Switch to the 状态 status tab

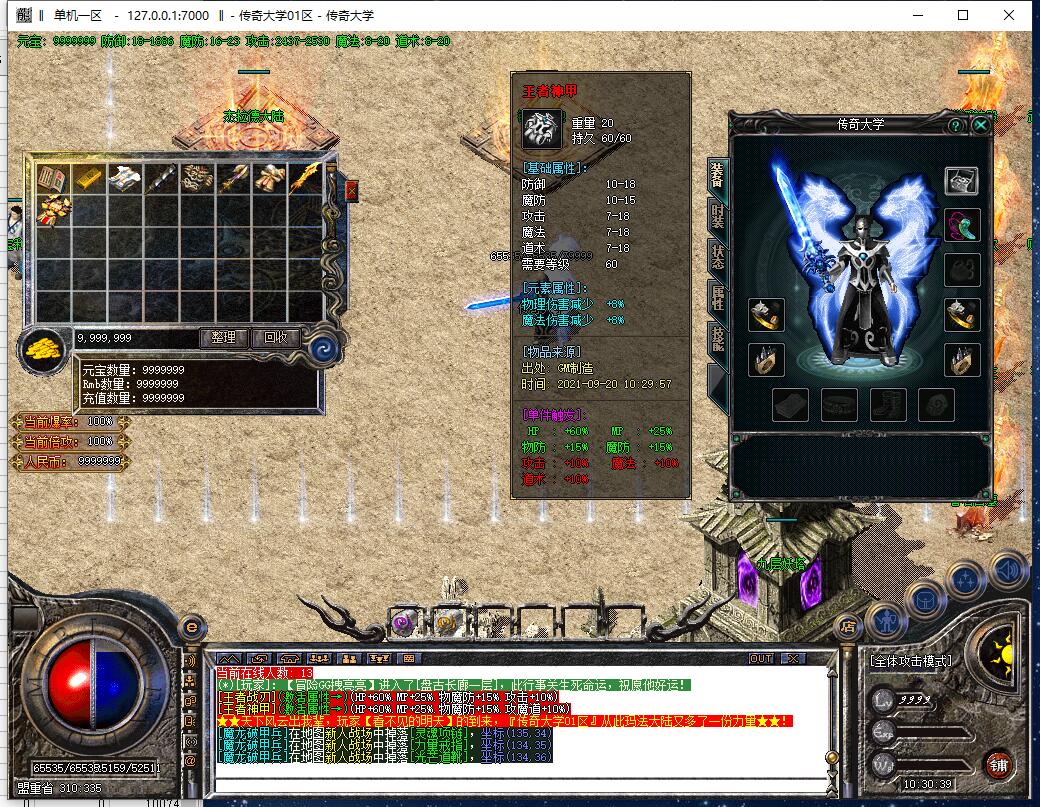[x=717, y=258]
